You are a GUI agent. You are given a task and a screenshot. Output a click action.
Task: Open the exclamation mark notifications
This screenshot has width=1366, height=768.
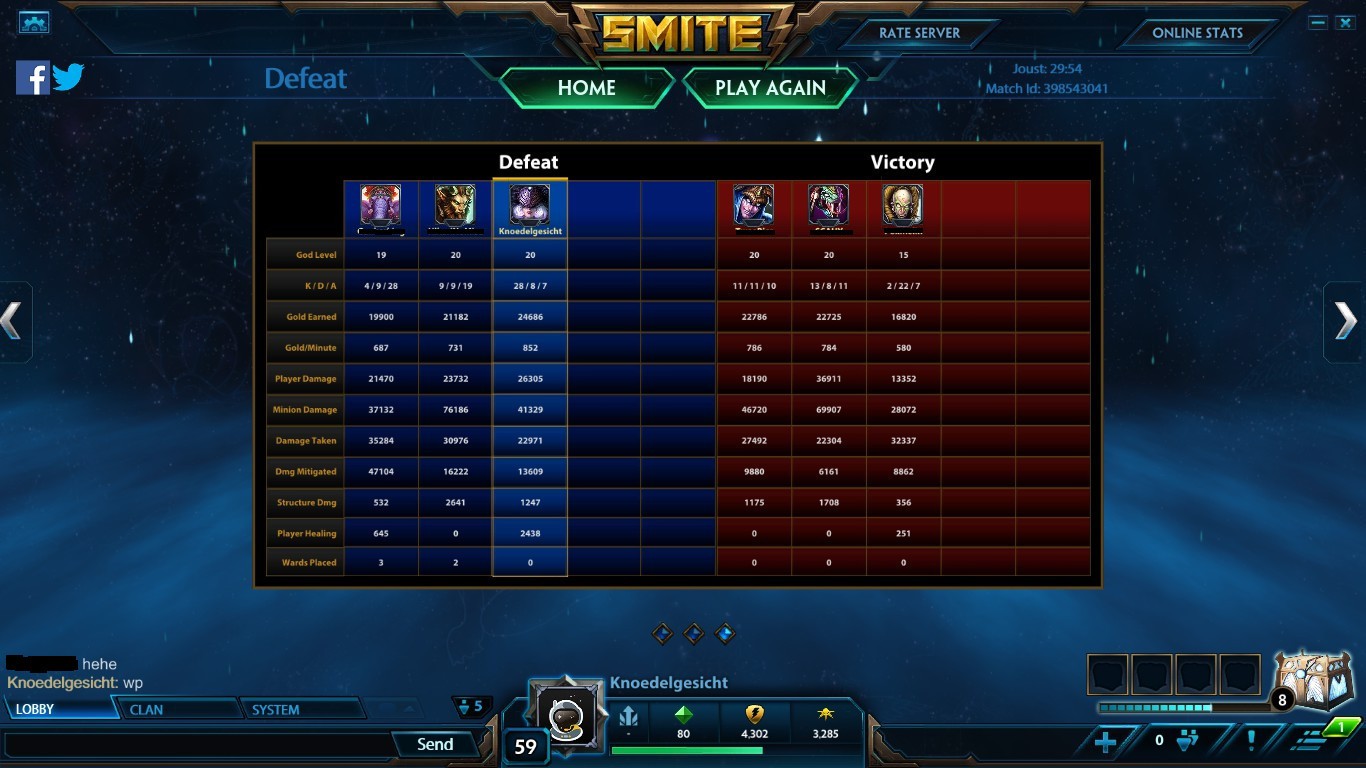coord(1251,741)
